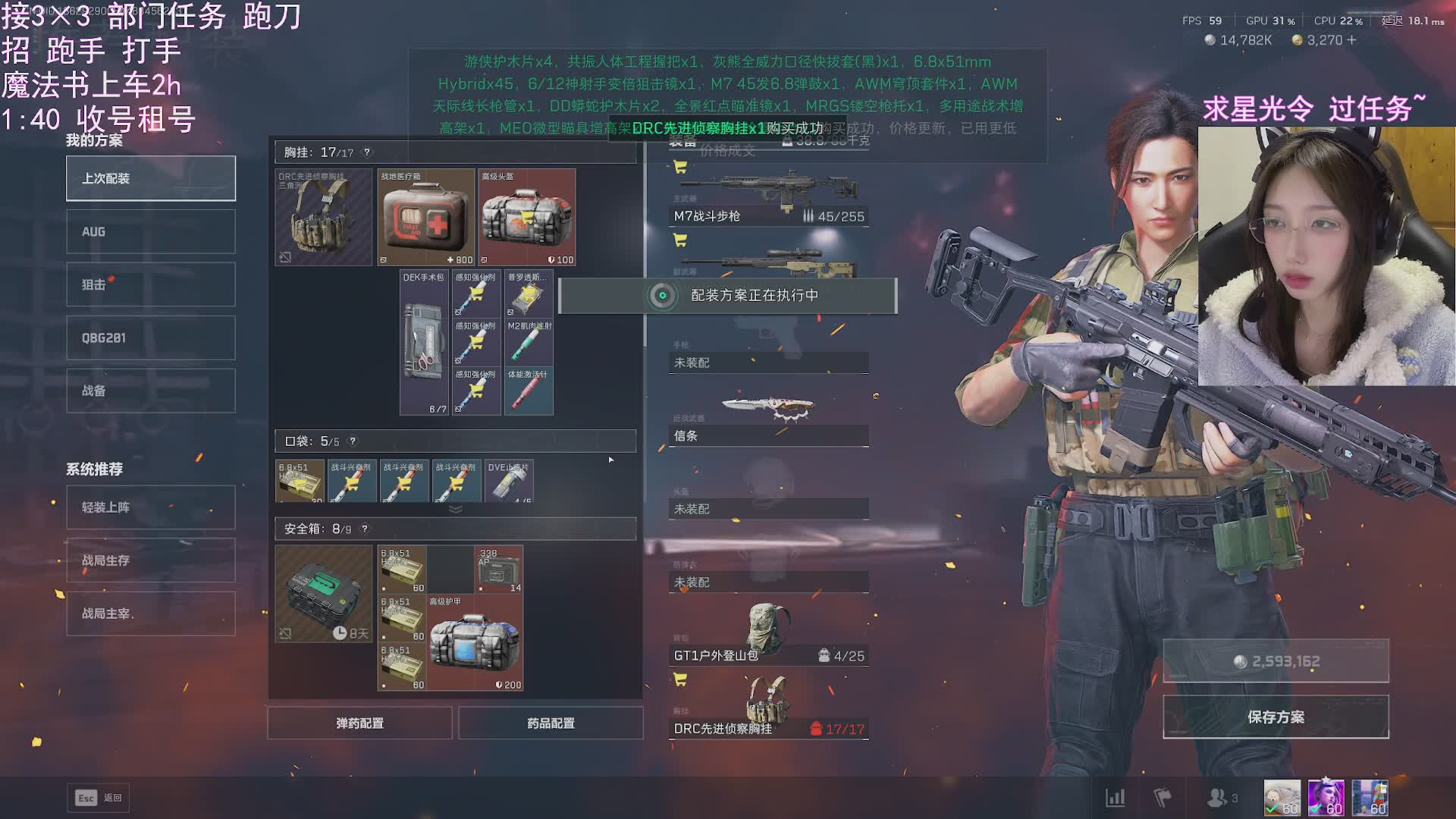
Task: Choose the AUG loadout preset
Action: point(150,231)
